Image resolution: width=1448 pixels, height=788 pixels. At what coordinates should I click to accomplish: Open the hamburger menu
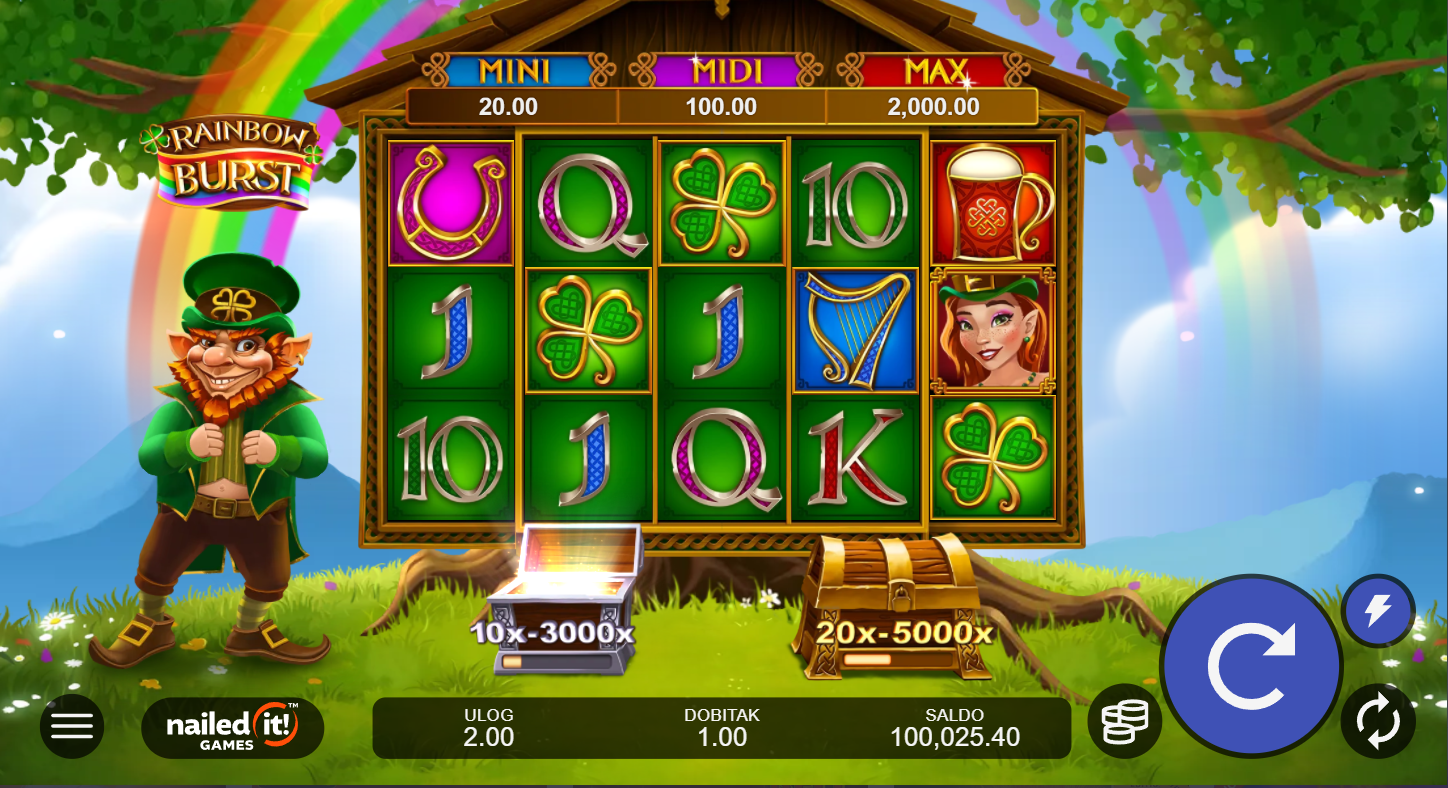pos(72,725)
